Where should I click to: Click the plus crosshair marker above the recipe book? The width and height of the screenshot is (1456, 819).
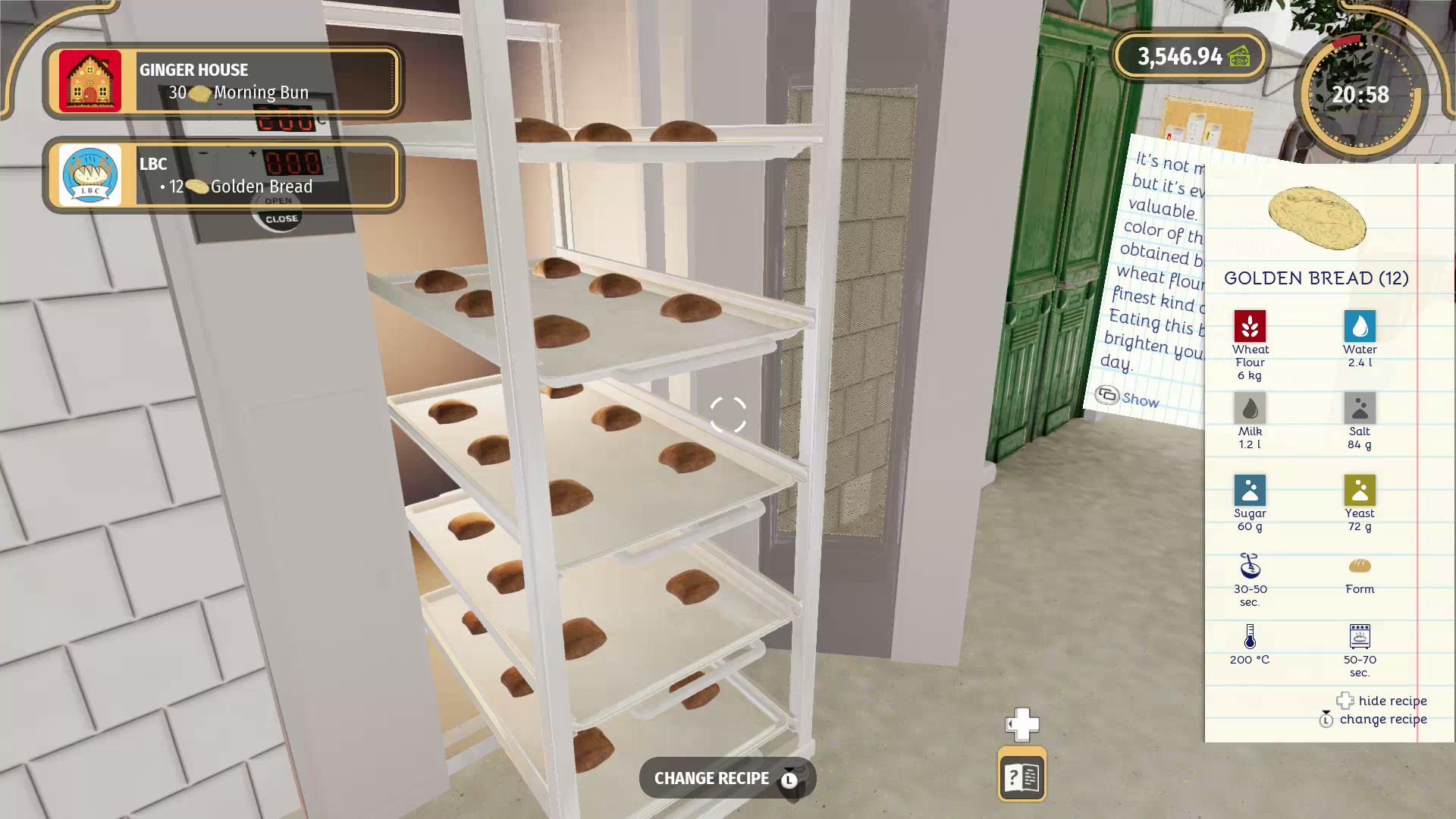1021,724
